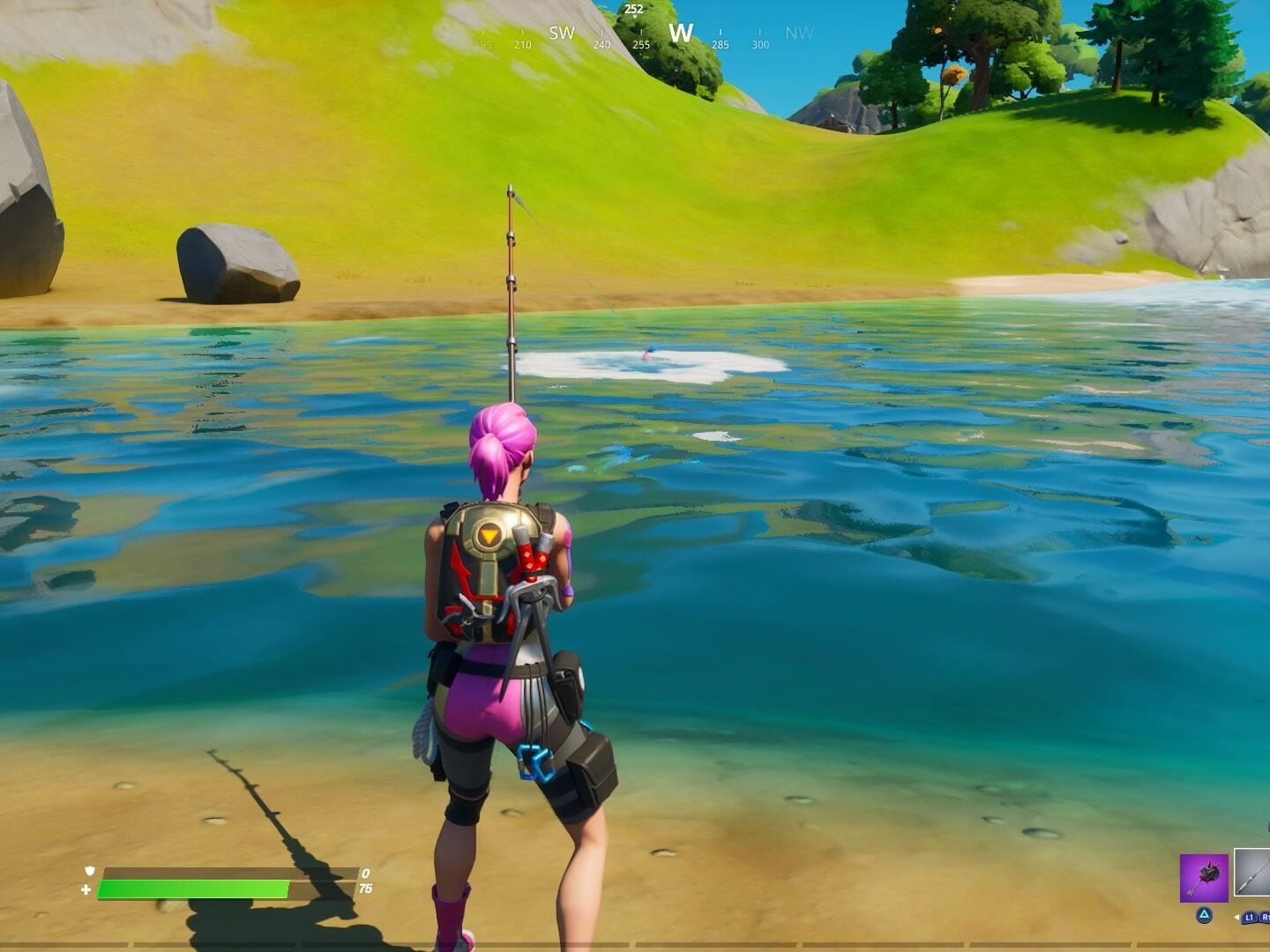Click the health plus icon
1270x952 pixels.
pos(86,889)
